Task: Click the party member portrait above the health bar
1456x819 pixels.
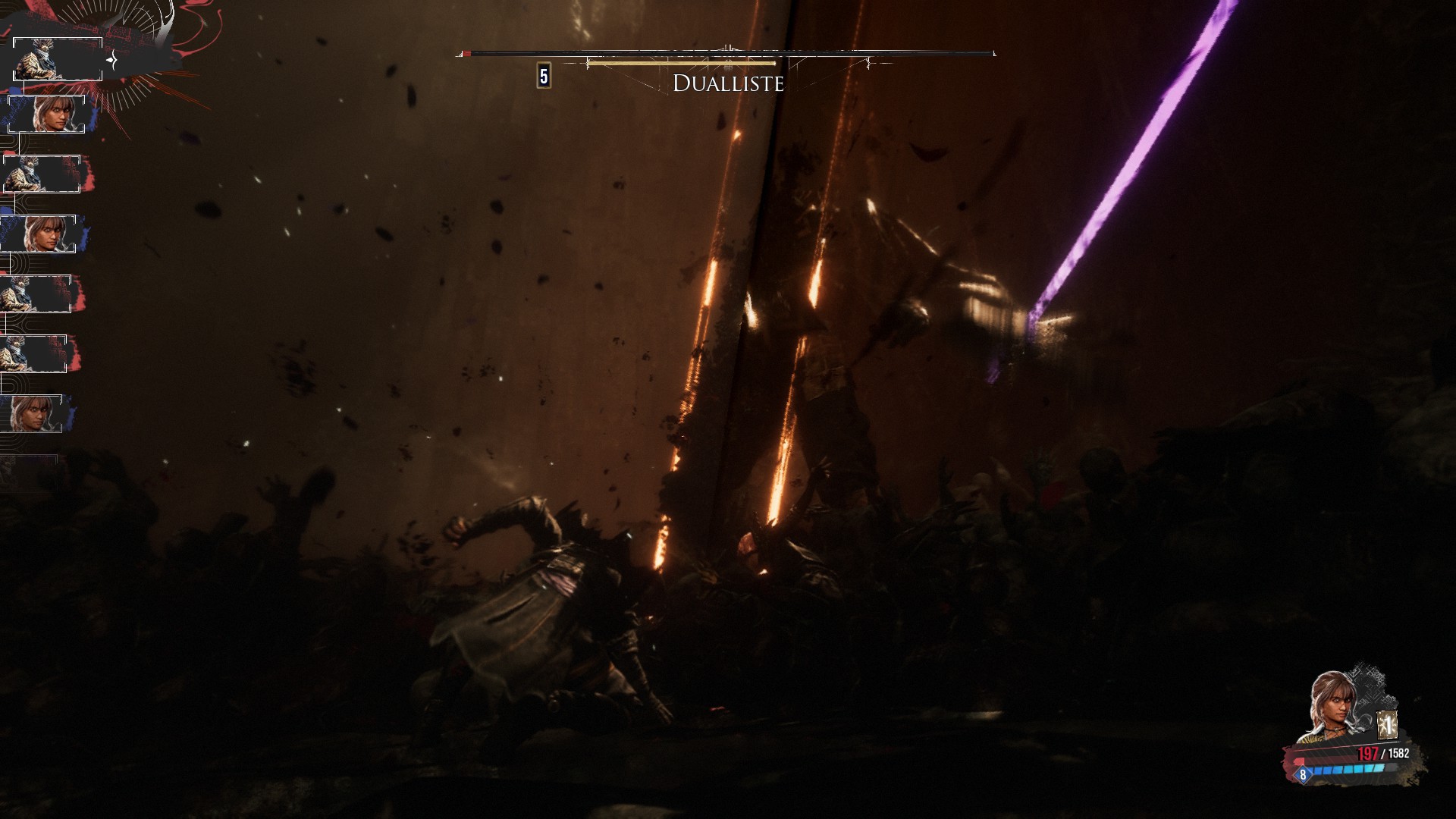Action: 1336,706
